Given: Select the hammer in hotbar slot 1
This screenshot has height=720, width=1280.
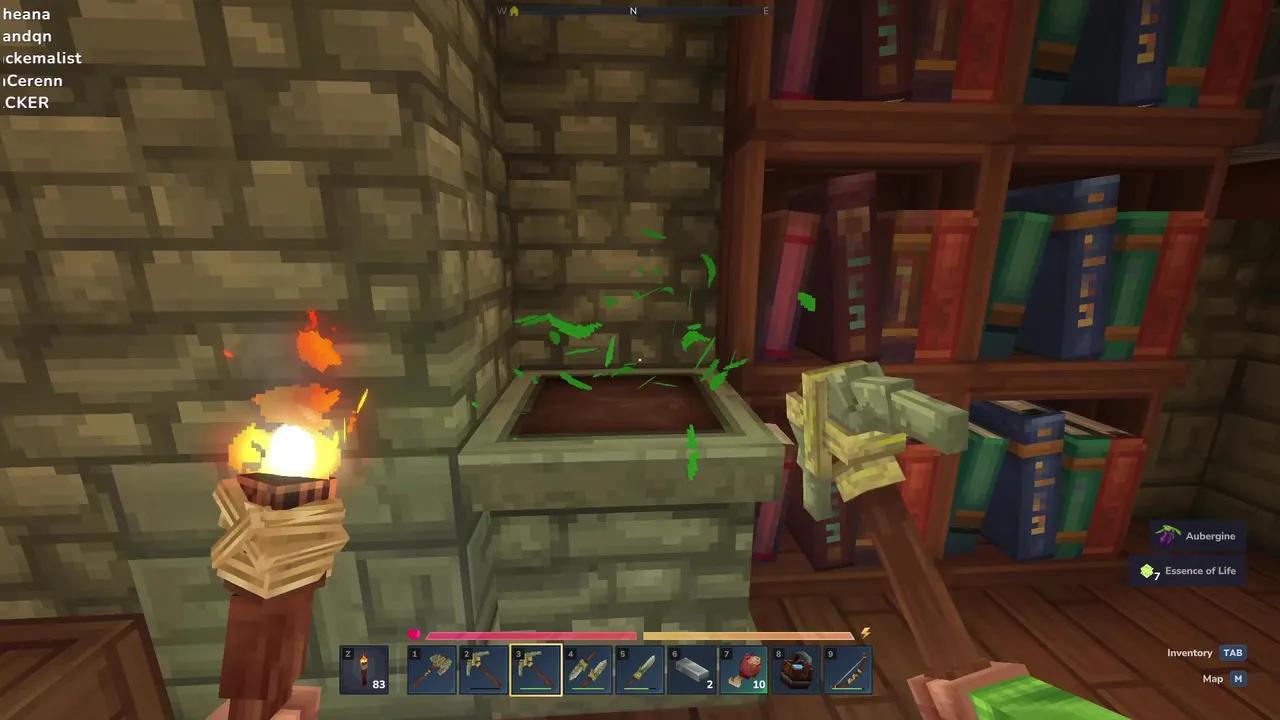Looking at the screenshot, I should (432, 669).
